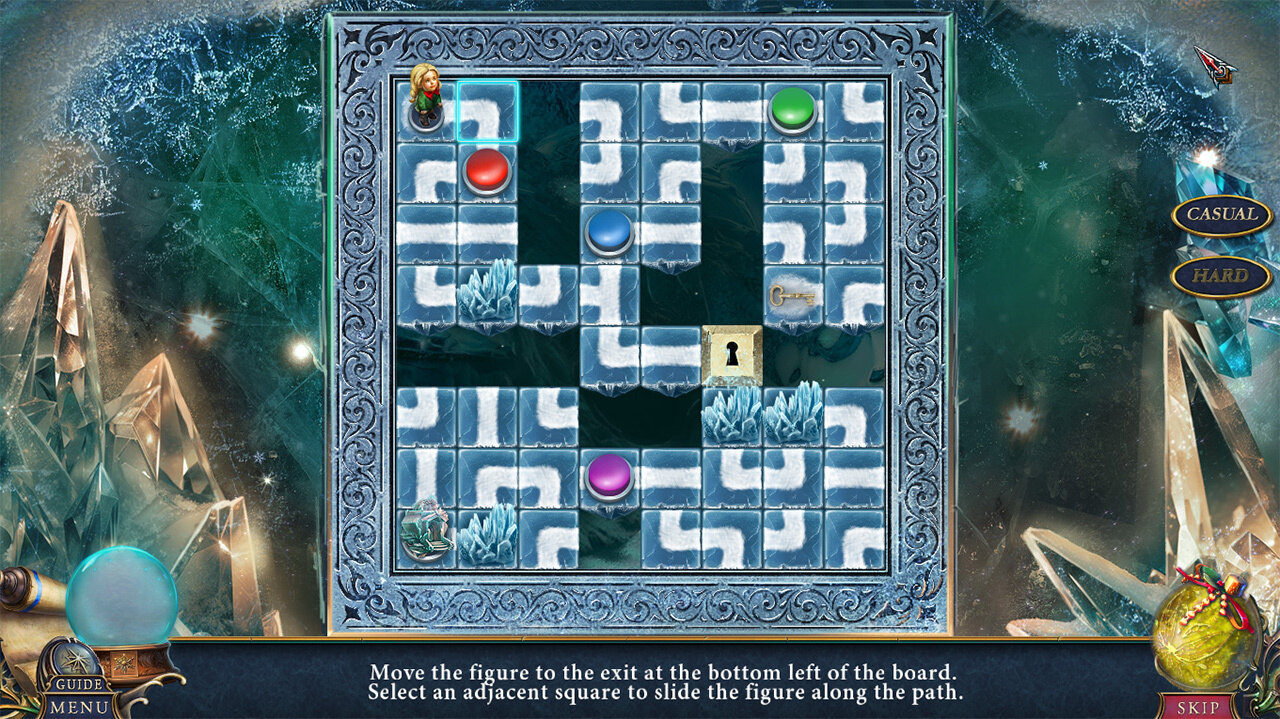
Task: Switch puzzle difficulty to Casual
Action: pos(1221,214)
